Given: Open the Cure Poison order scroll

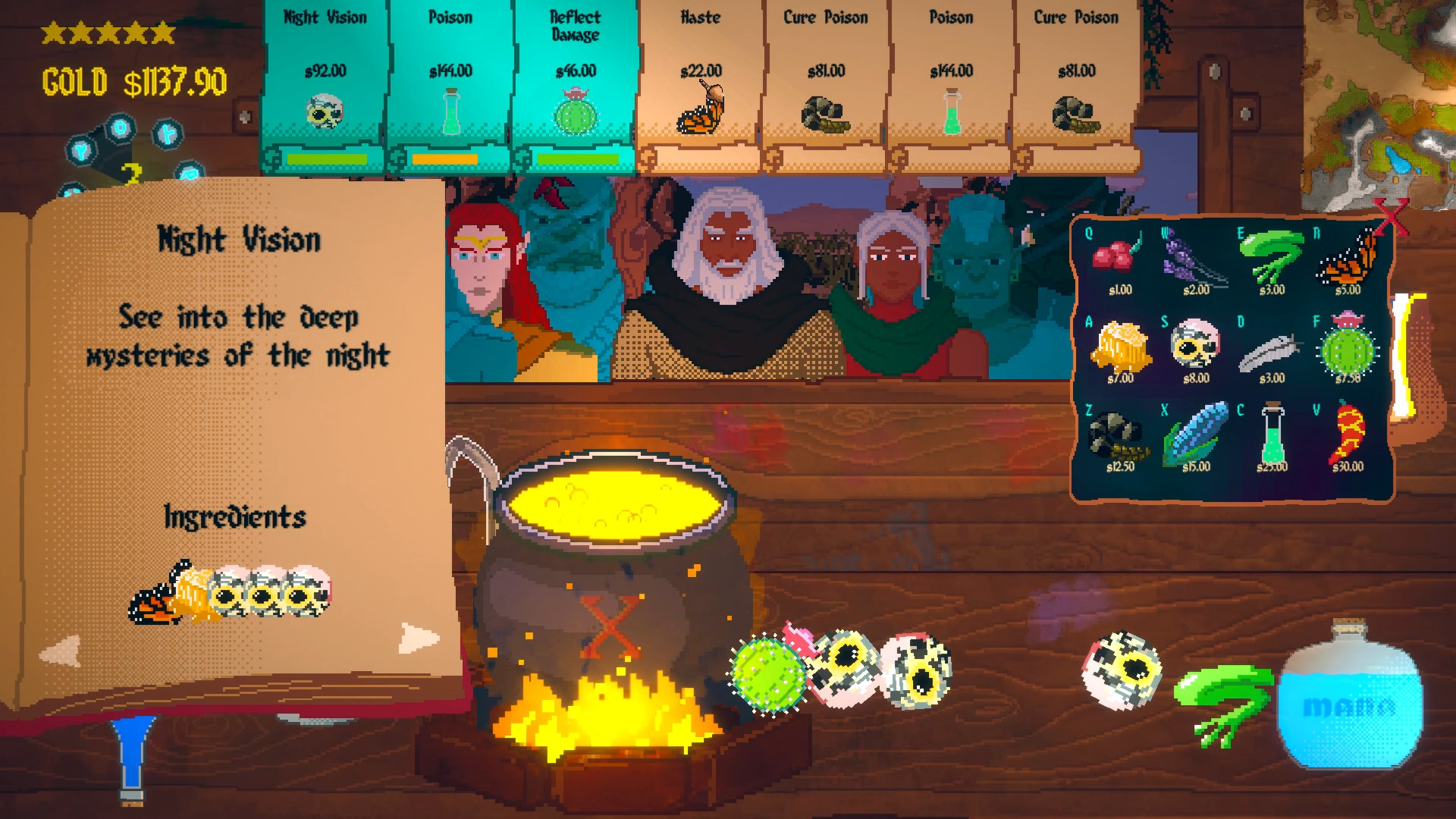Looking at the screenshot, I should click(x=824, y=76).
